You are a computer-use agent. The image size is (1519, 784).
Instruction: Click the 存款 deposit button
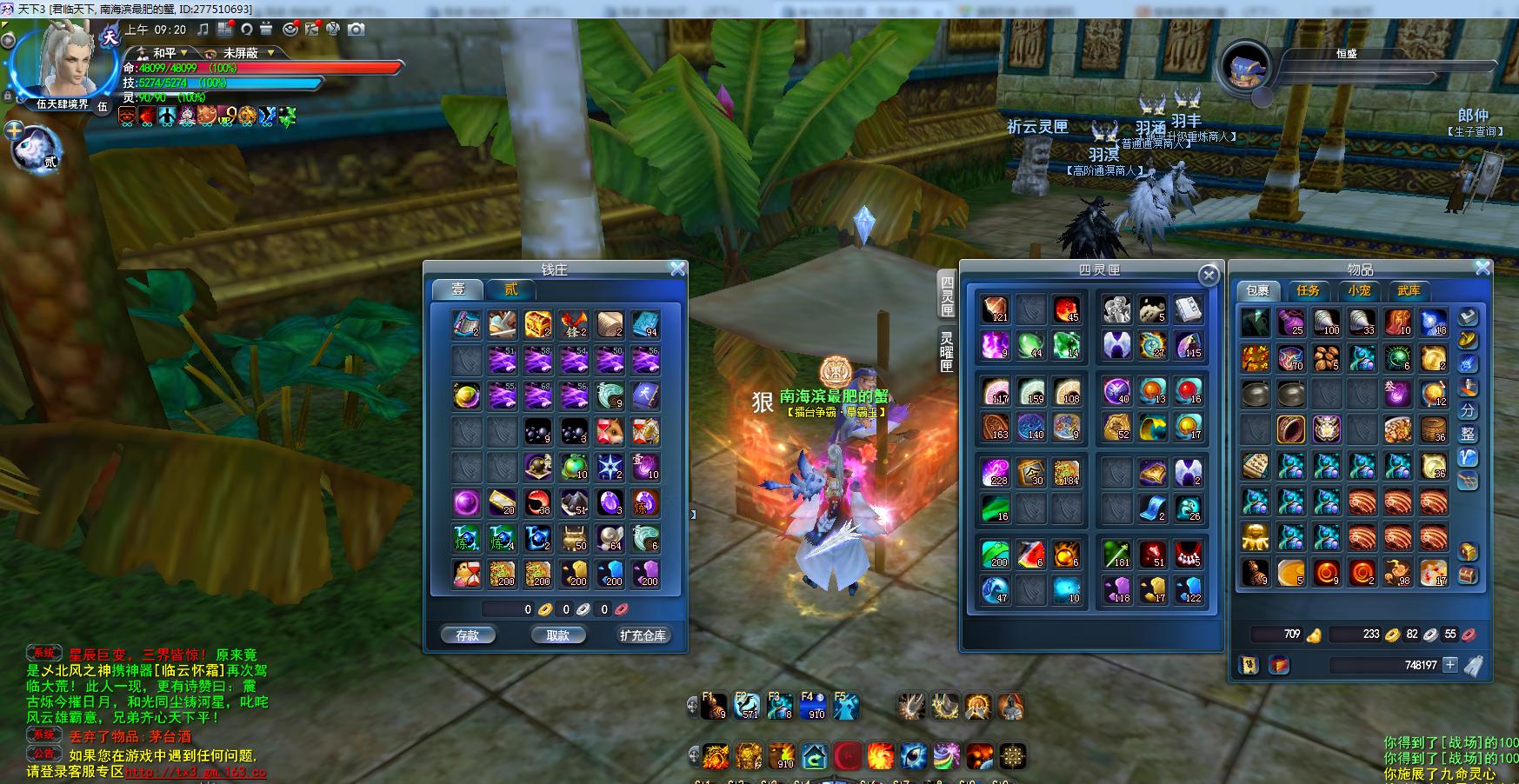coord(468,635)
